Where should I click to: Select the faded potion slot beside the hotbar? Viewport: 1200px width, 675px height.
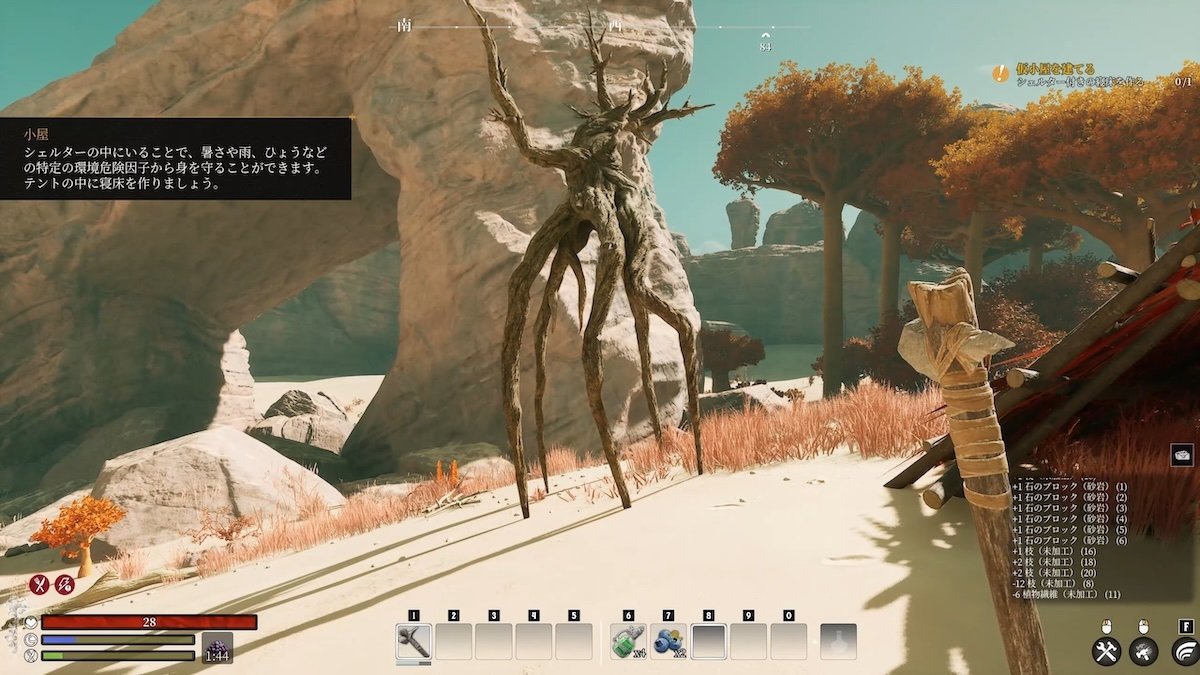point(838,642)
